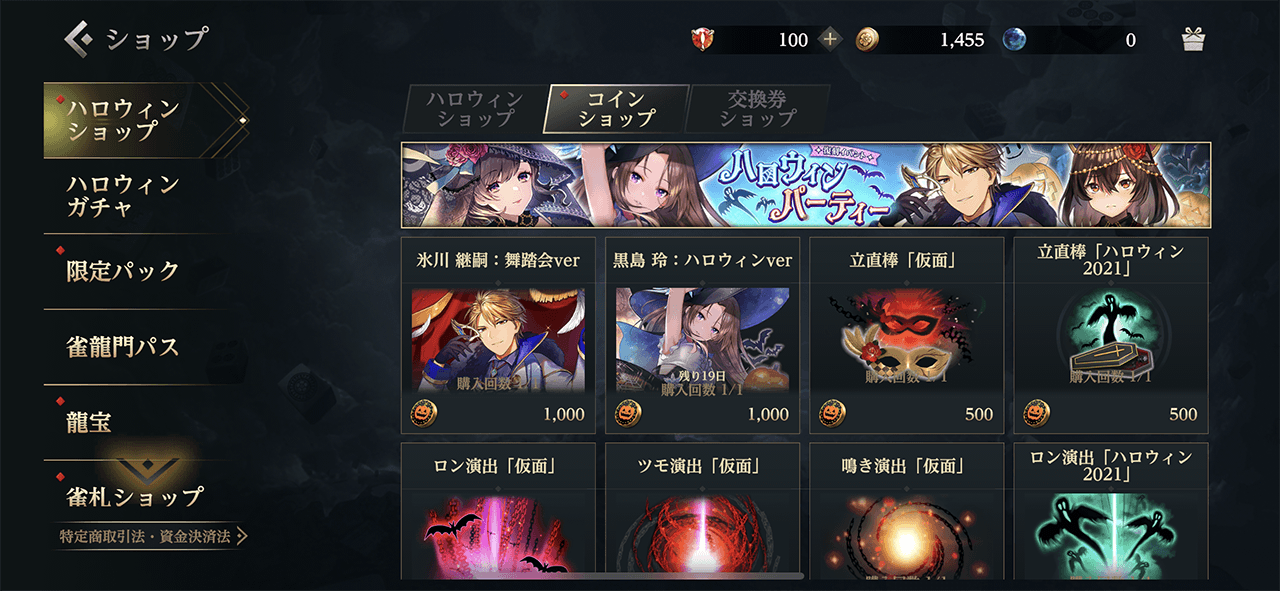
Task: Open the gift box icon
Action: (1192, 40)
